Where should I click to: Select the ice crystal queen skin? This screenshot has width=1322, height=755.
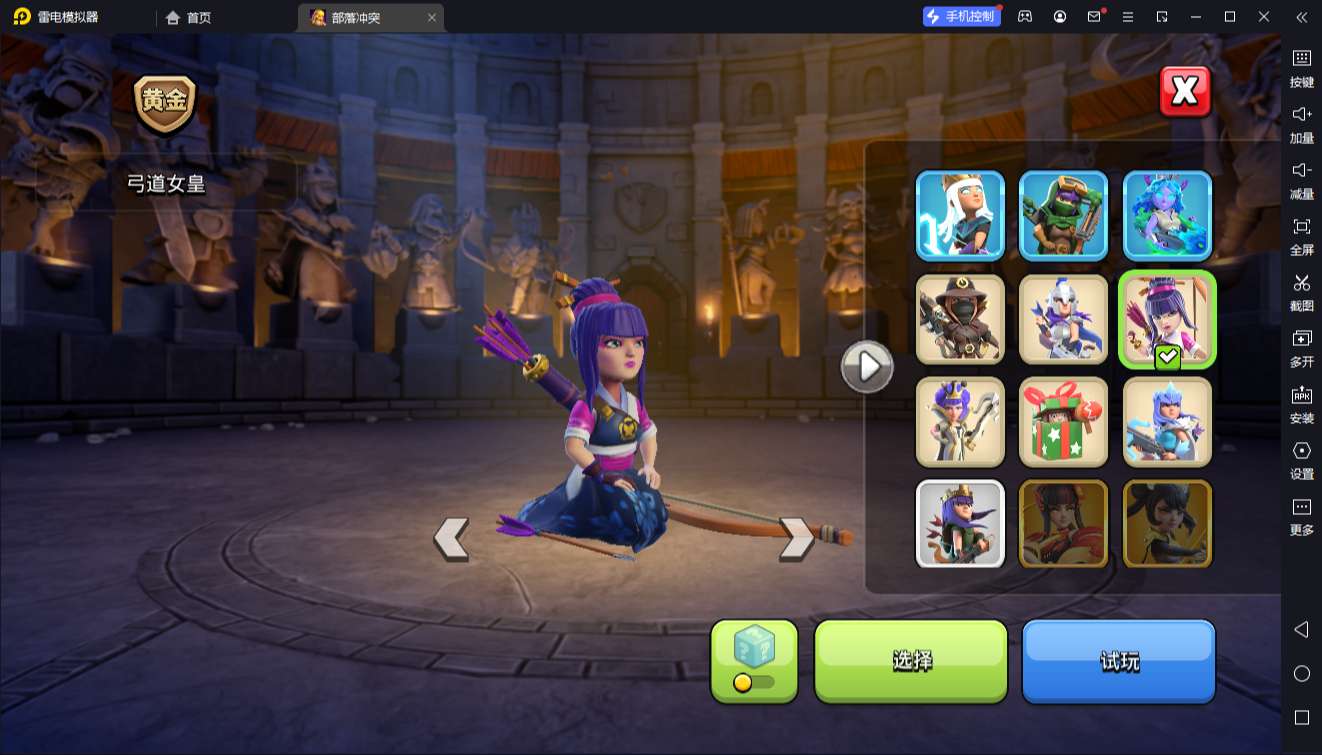(1167, 422)
